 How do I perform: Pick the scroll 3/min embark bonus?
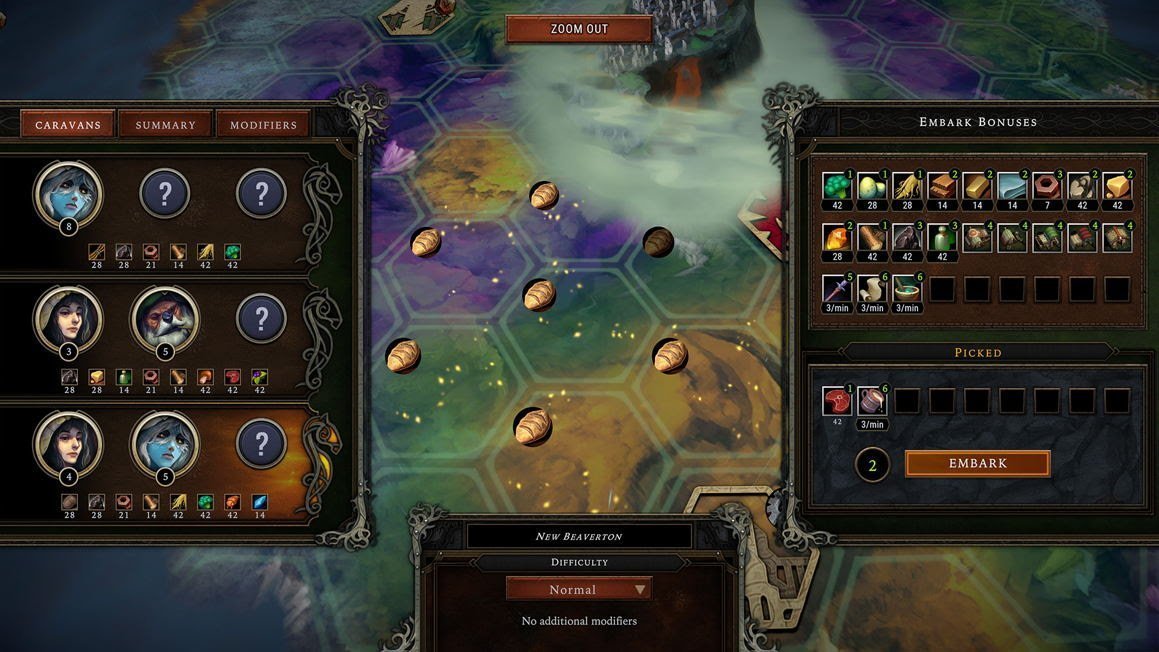pos(871,289)
